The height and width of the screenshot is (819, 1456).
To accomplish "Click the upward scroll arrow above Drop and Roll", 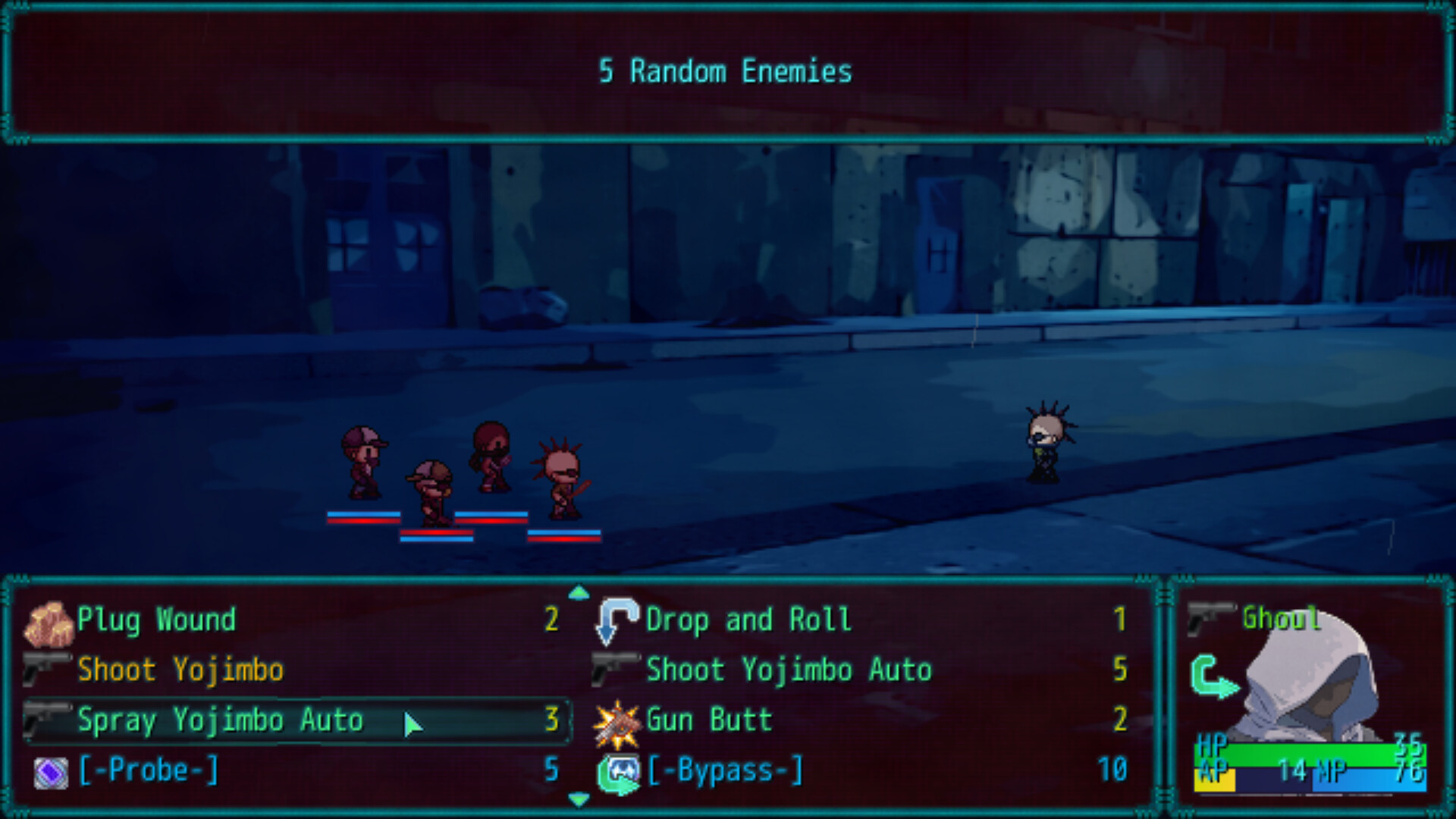I will [578, 594].
